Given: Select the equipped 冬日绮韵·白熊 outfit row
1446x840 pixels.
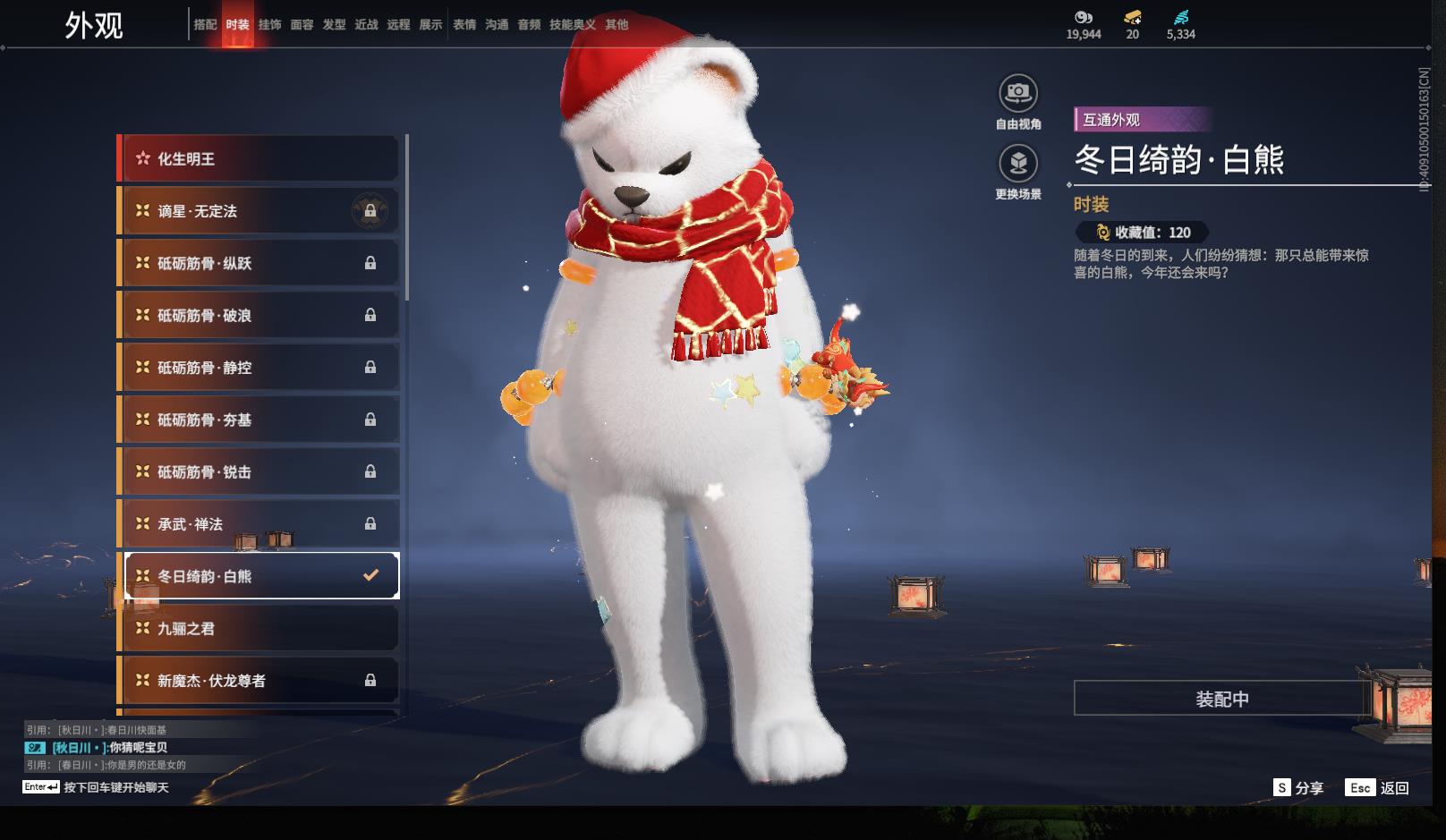Looking at the screenshot, I should (x=259, y=576).
